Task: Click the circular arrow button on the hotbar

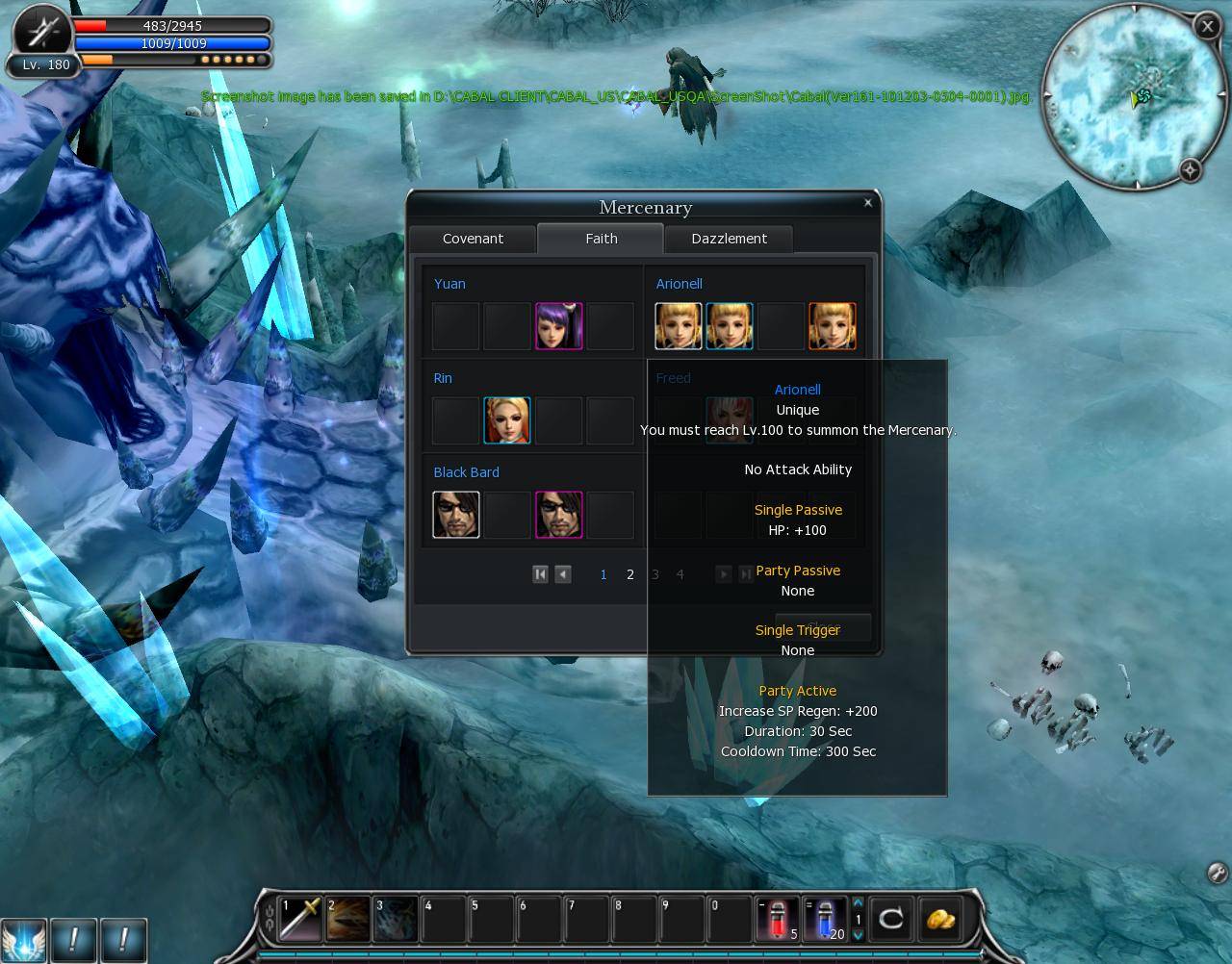Action: coord(891,919)
